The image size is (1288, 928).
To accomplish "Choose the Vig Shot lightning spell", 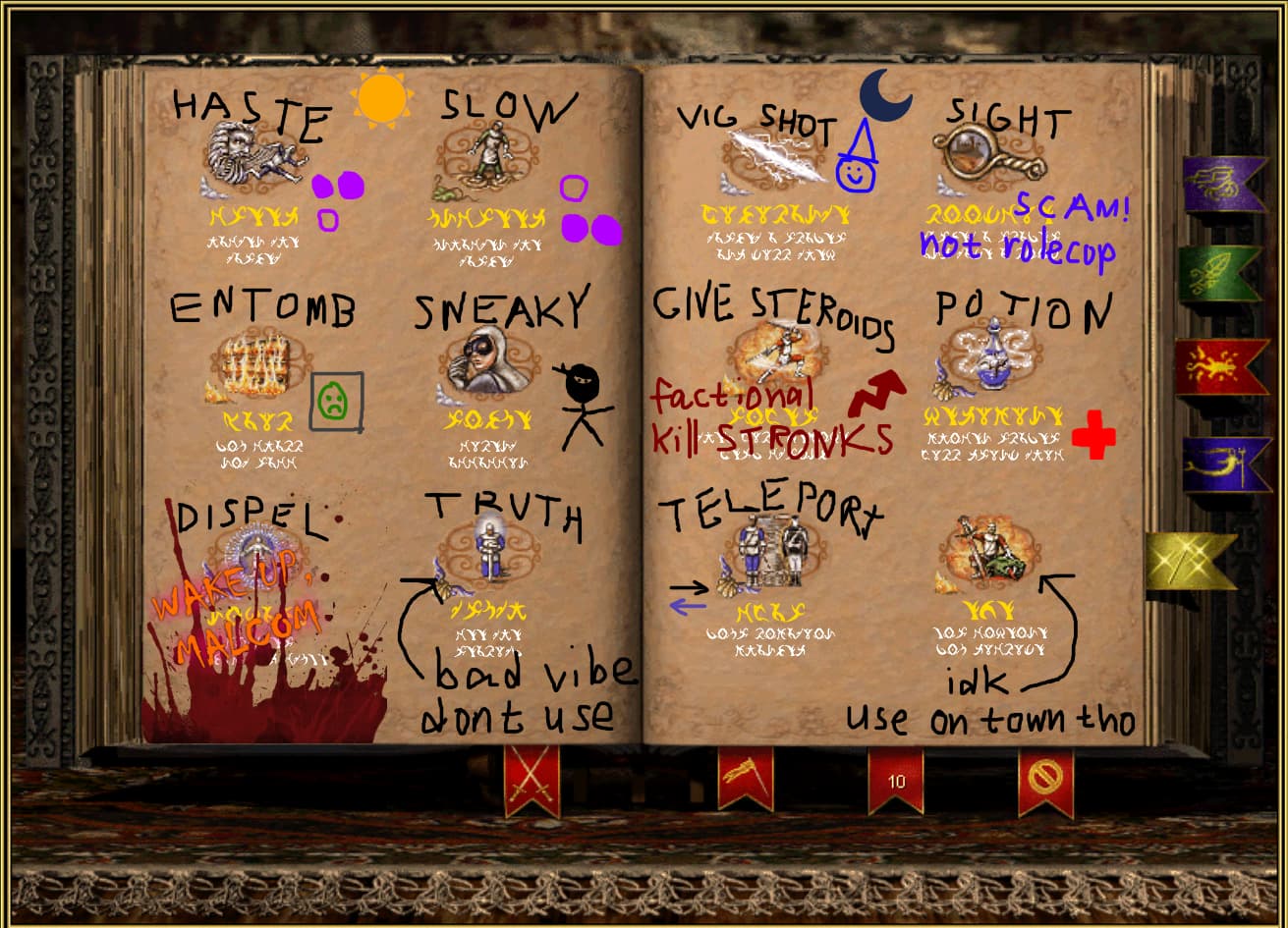I will click(x=775, y=159).
